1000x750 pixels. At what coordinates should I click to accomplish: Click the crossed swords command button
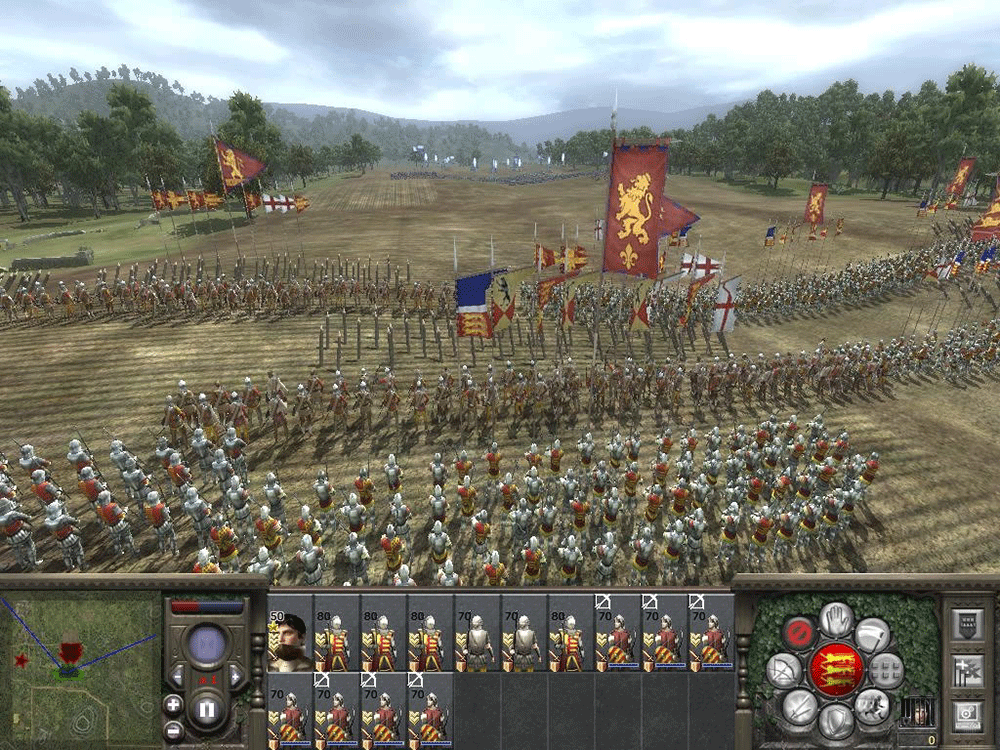(x=798, y=707)
